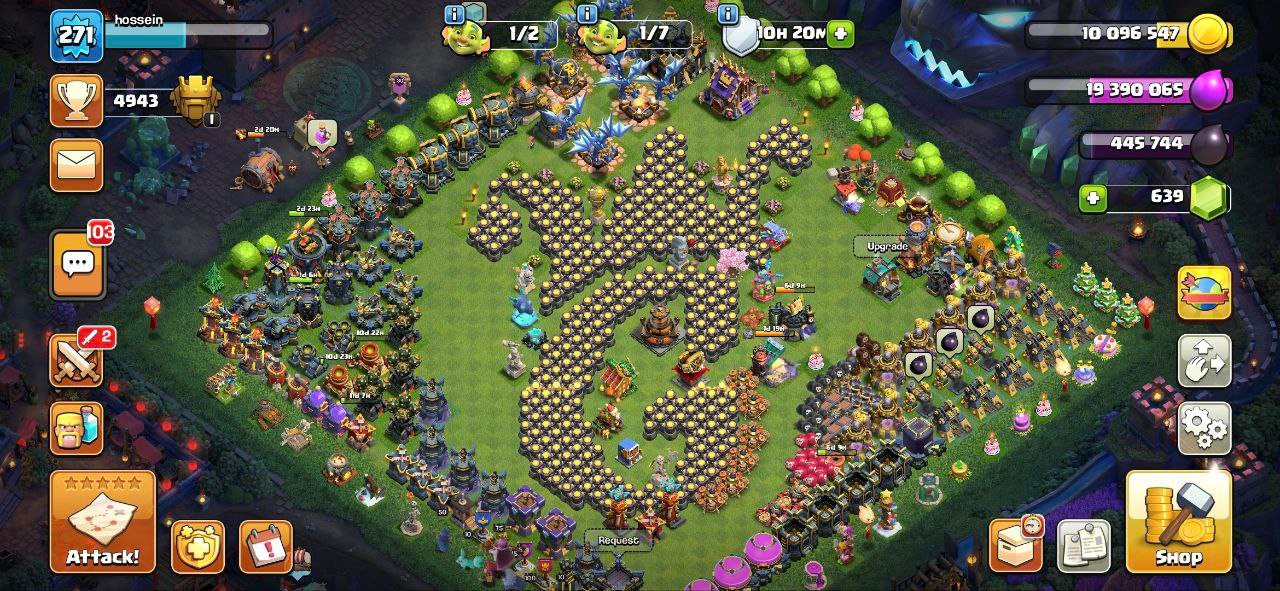Viewport: 1280px width, 591px height.
Task: Tap the Request troops bubble
Action: point(618,540)
